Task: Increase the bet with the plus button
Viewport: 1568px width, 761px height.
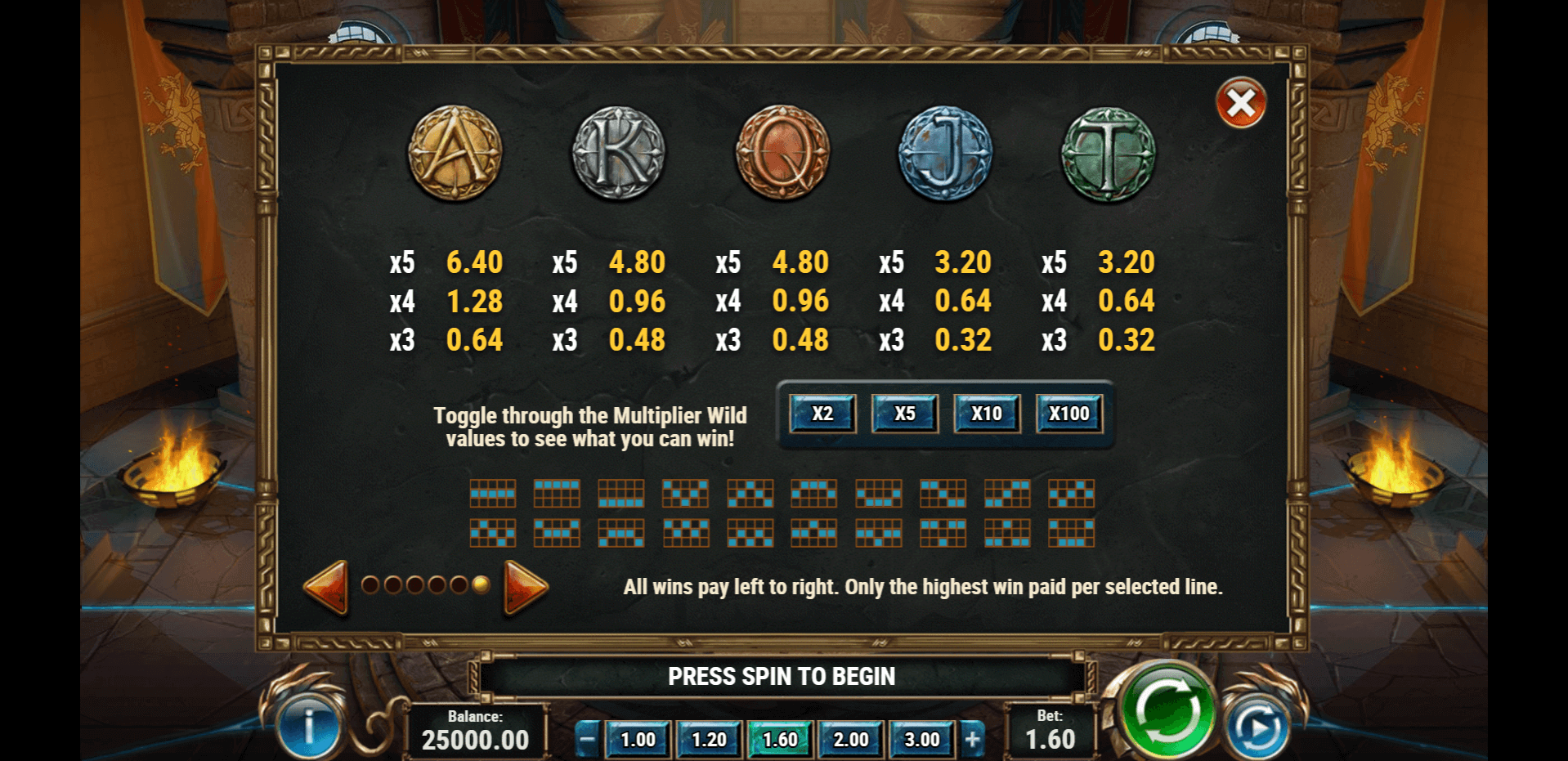Action: 972,740
